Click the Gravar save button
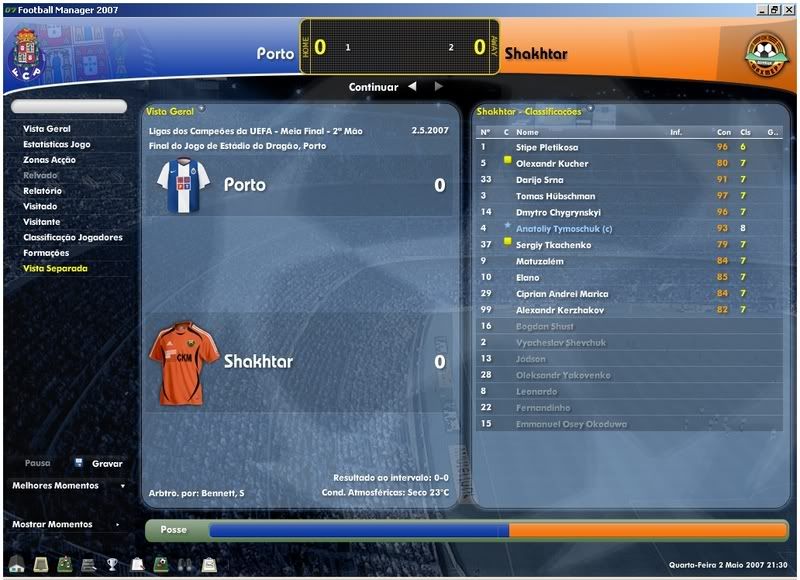Screen dimensions: 800x580 106,463
